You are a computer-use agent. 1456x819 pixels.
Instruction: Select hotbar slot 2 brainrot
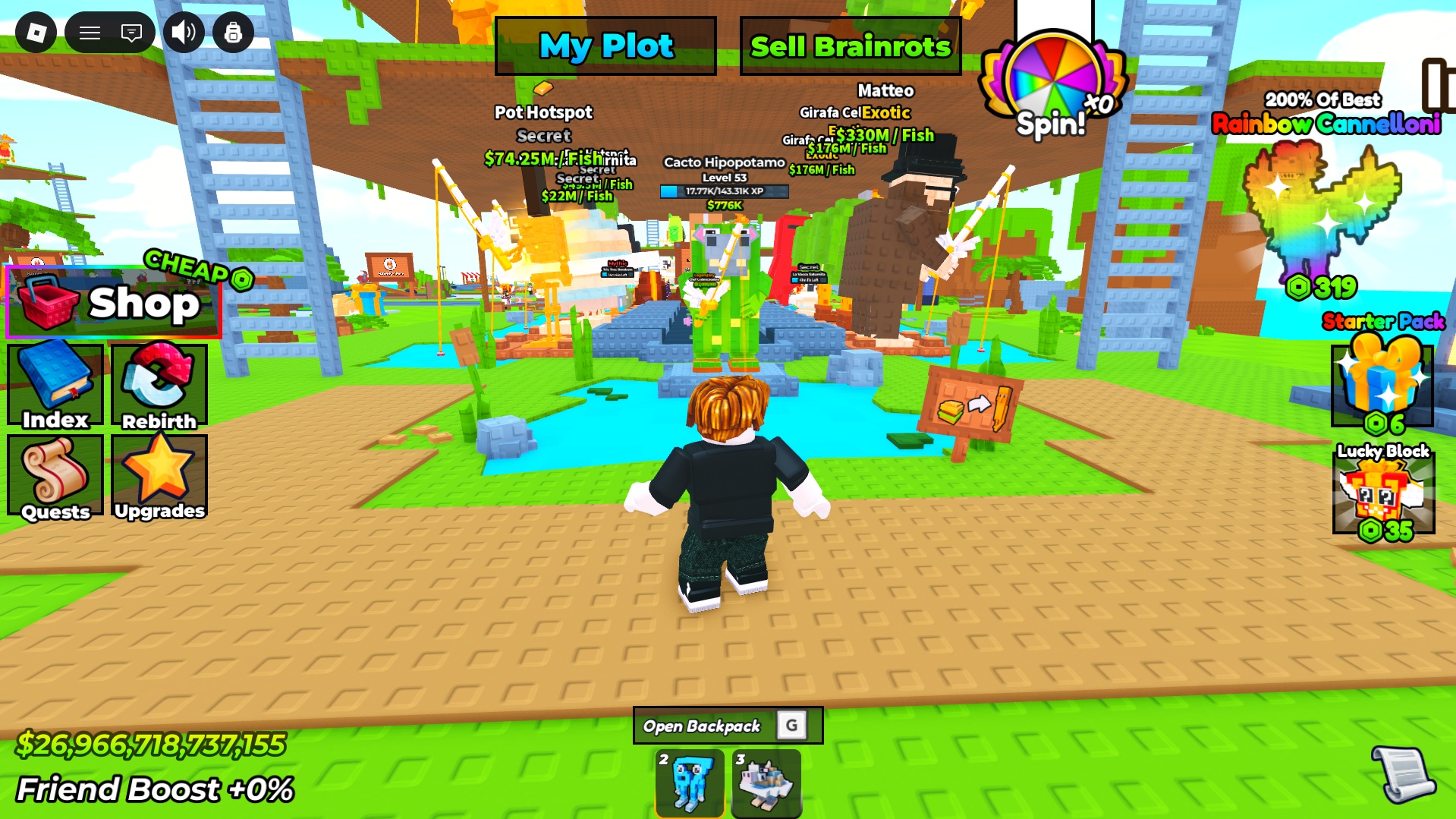click(x=689, y=783)
